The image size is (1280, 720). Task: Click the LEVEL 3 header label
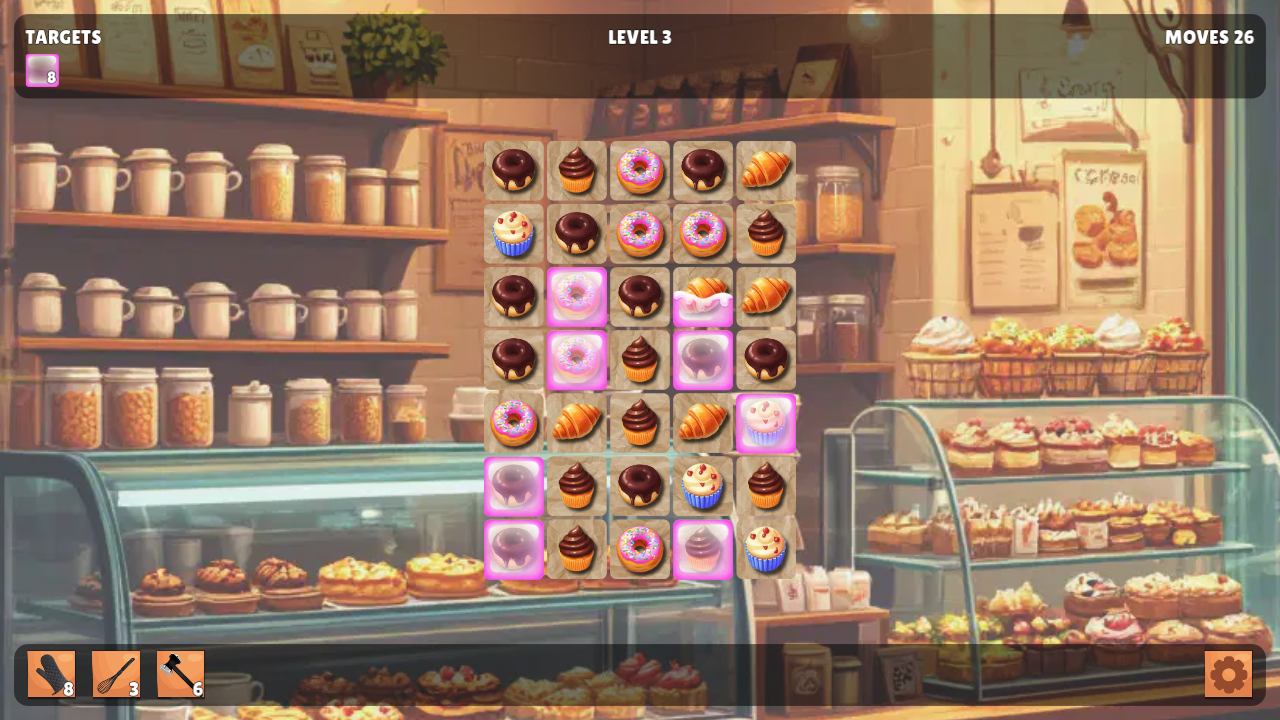[639, 37]
